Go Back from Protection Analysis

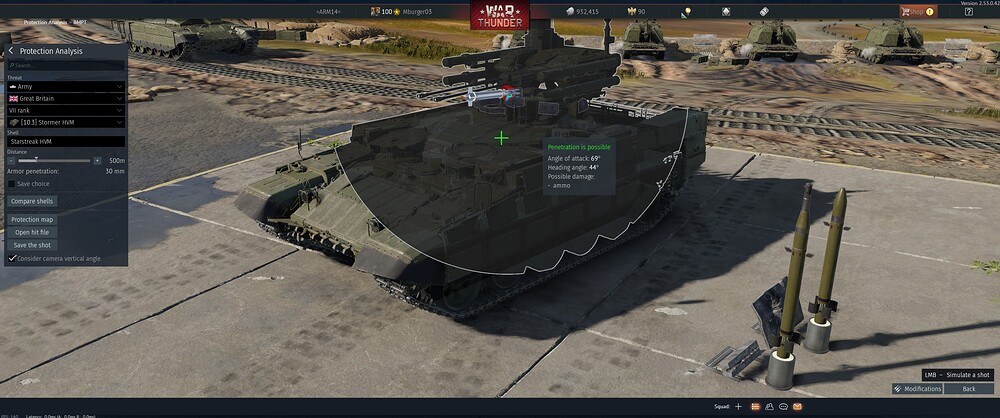click(968, 388)
